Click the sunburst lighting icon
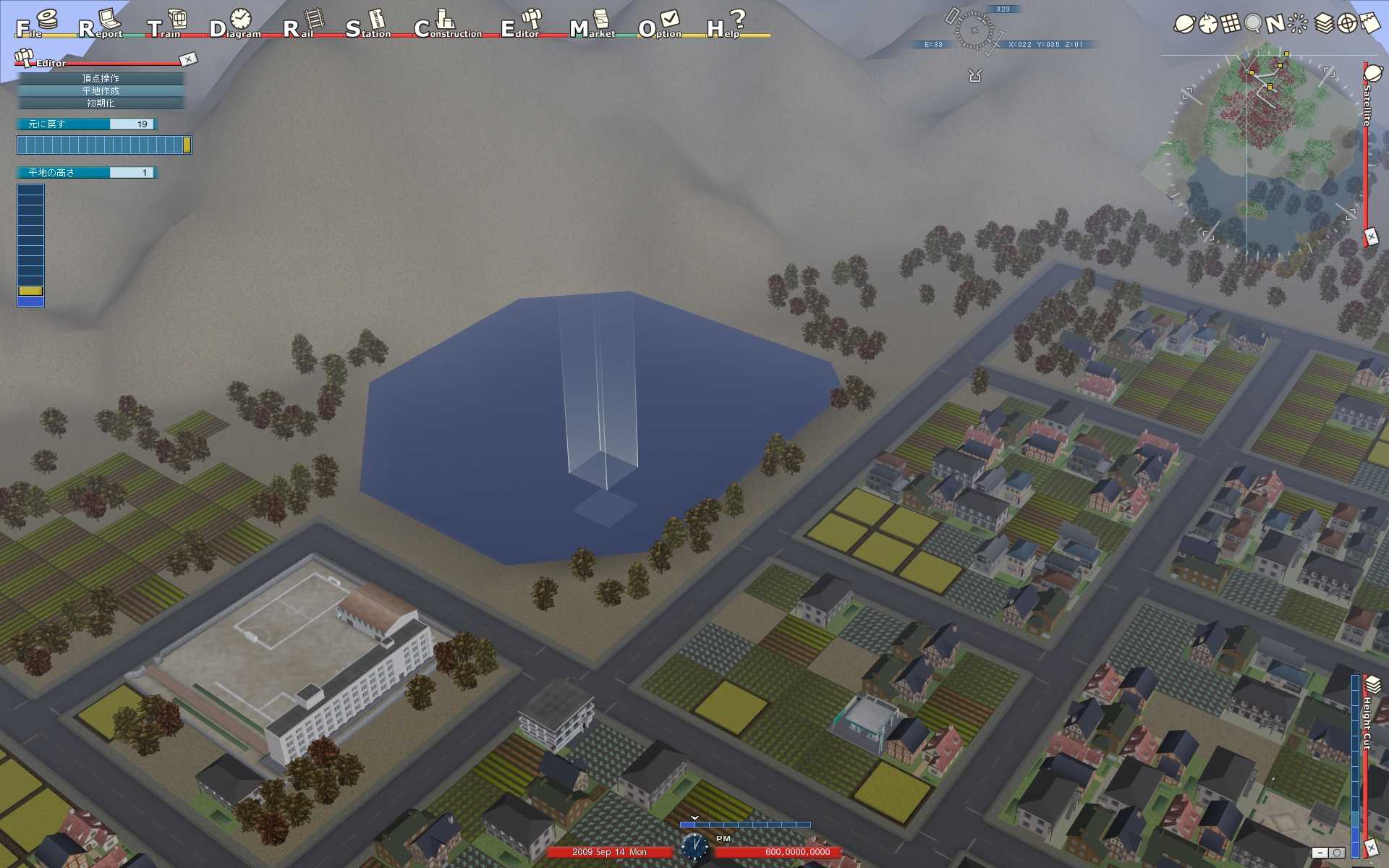 click(x=1297, y=22)
